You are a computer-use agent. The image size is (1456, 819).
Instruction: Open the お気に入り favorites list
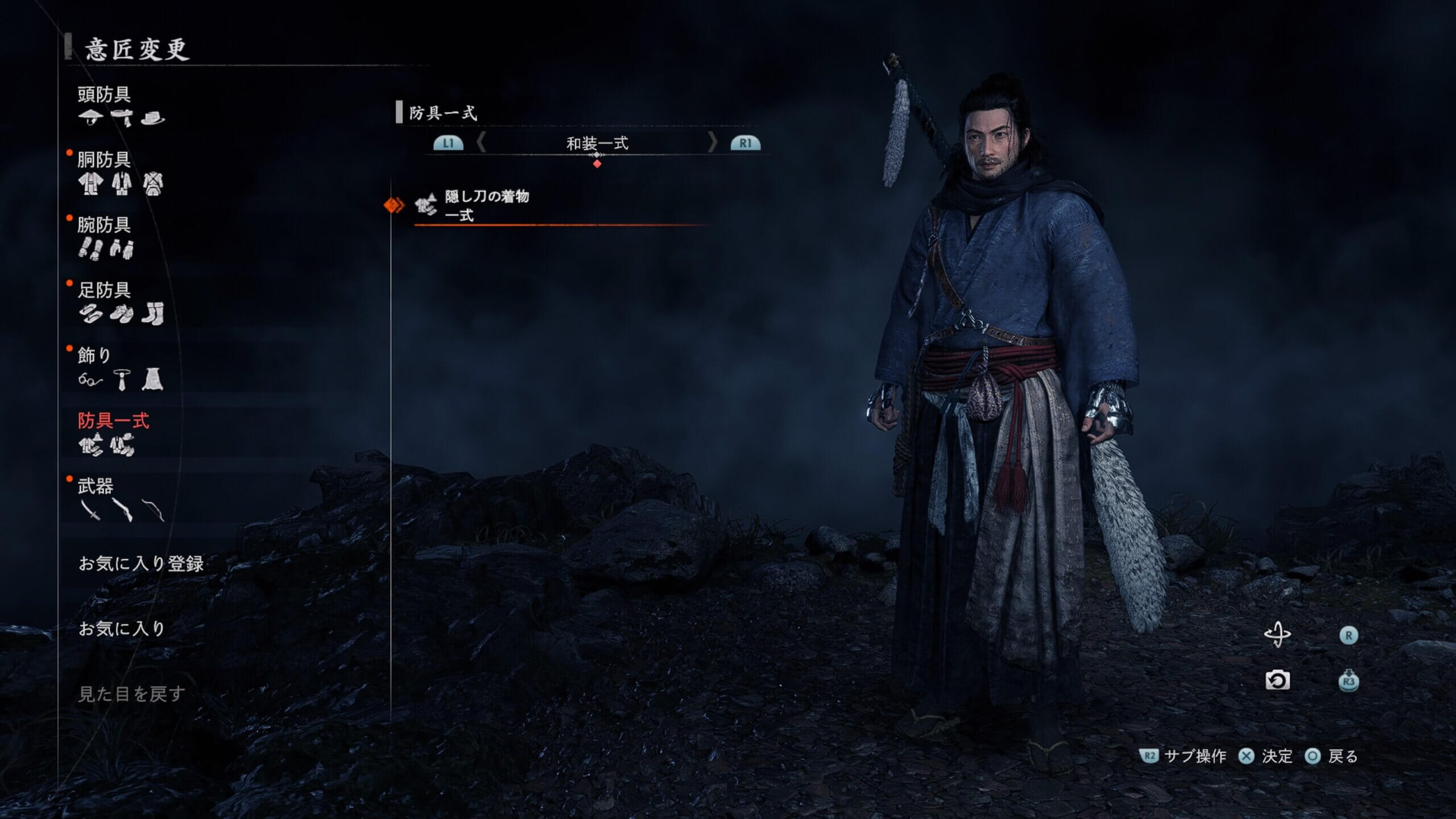(x=122, y=628)
